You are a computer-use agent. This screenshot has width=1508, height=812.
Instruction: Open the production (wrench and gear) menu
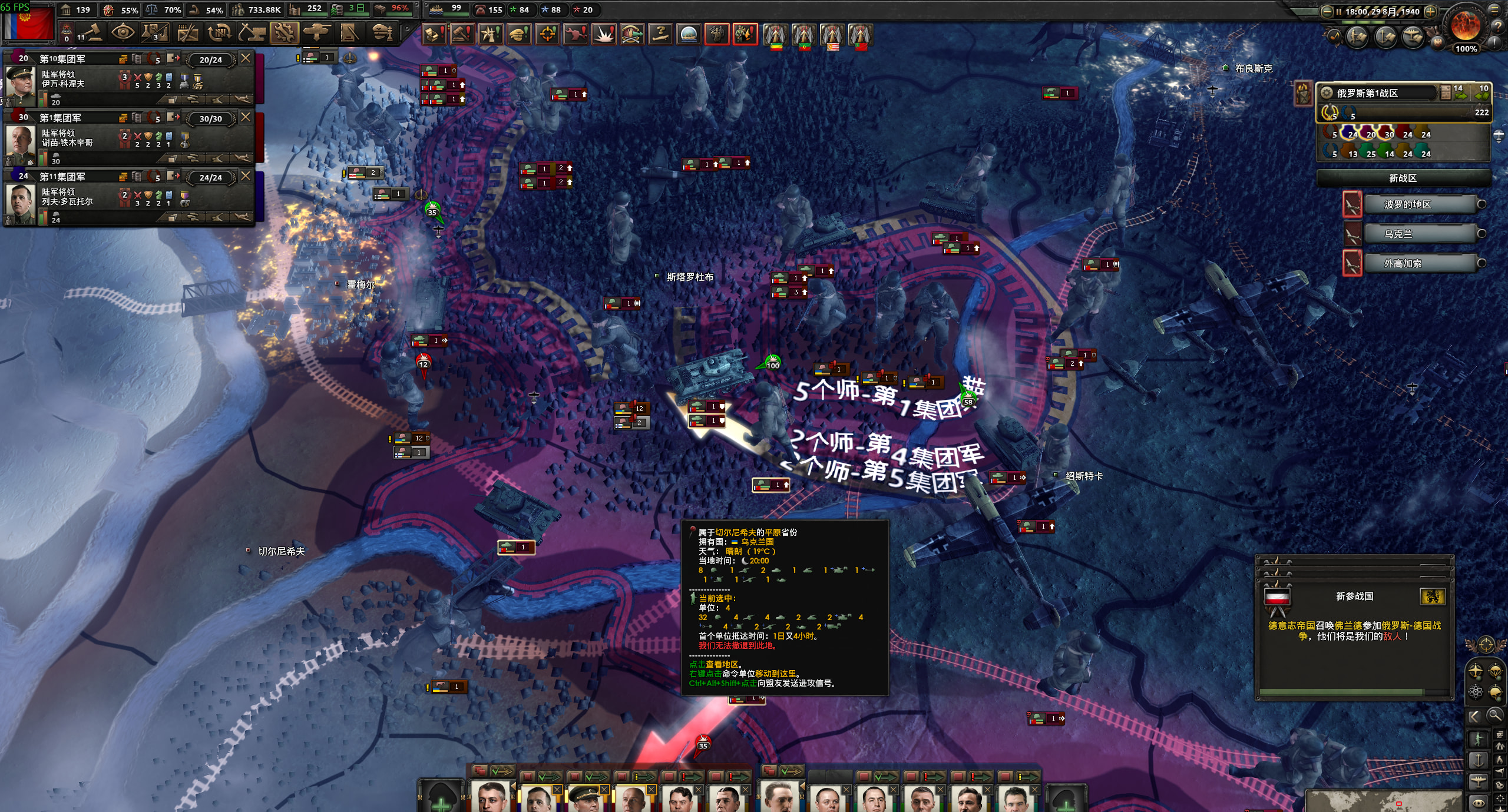285,33
